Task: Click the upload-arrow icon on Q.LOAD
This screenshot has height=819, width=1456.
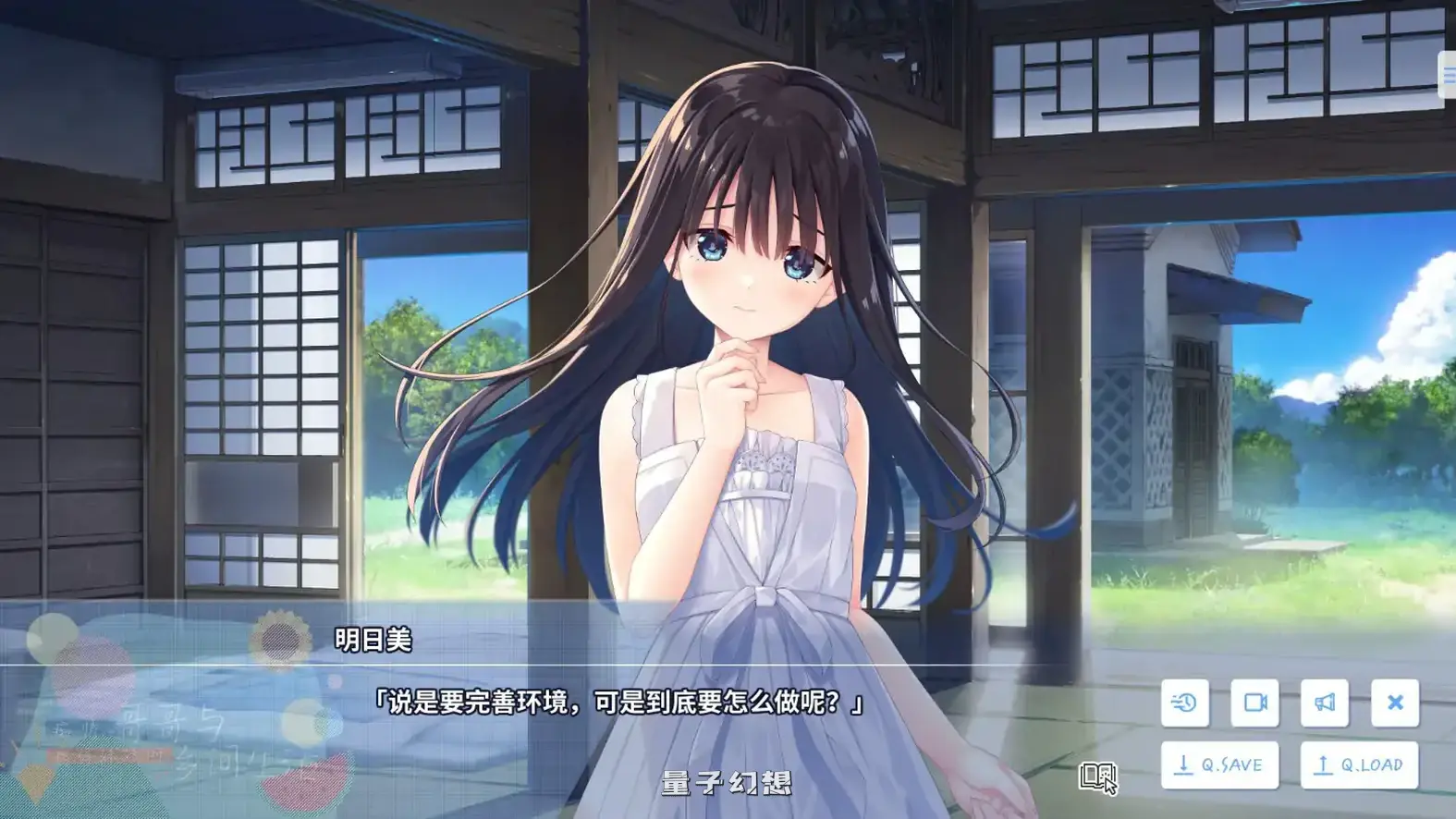Action: [1326, 764]
